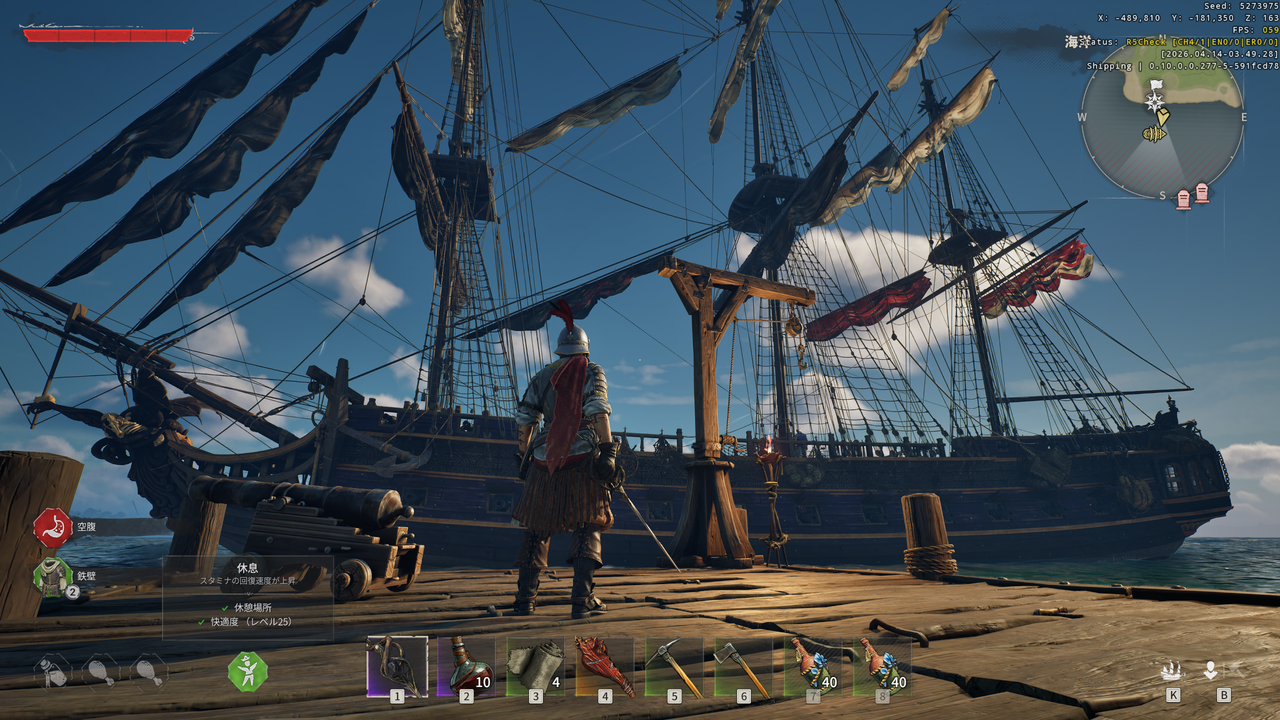Screen dimensions: 1280x720
Task: Inspect the green armor buff icon
Action: point(52,577)
